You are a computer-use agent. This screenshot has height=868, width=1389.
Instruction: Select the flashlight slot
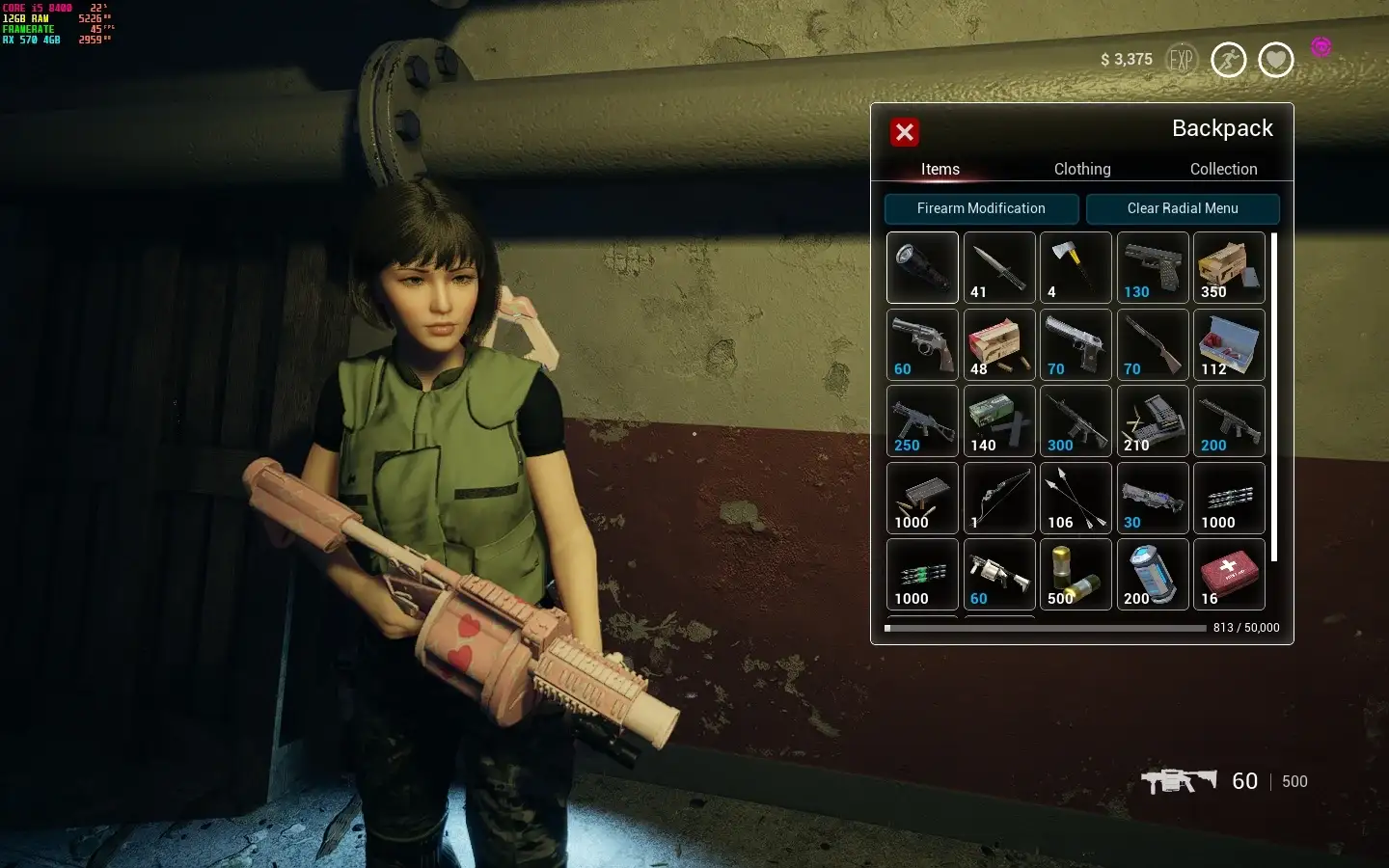pos(922,267)
